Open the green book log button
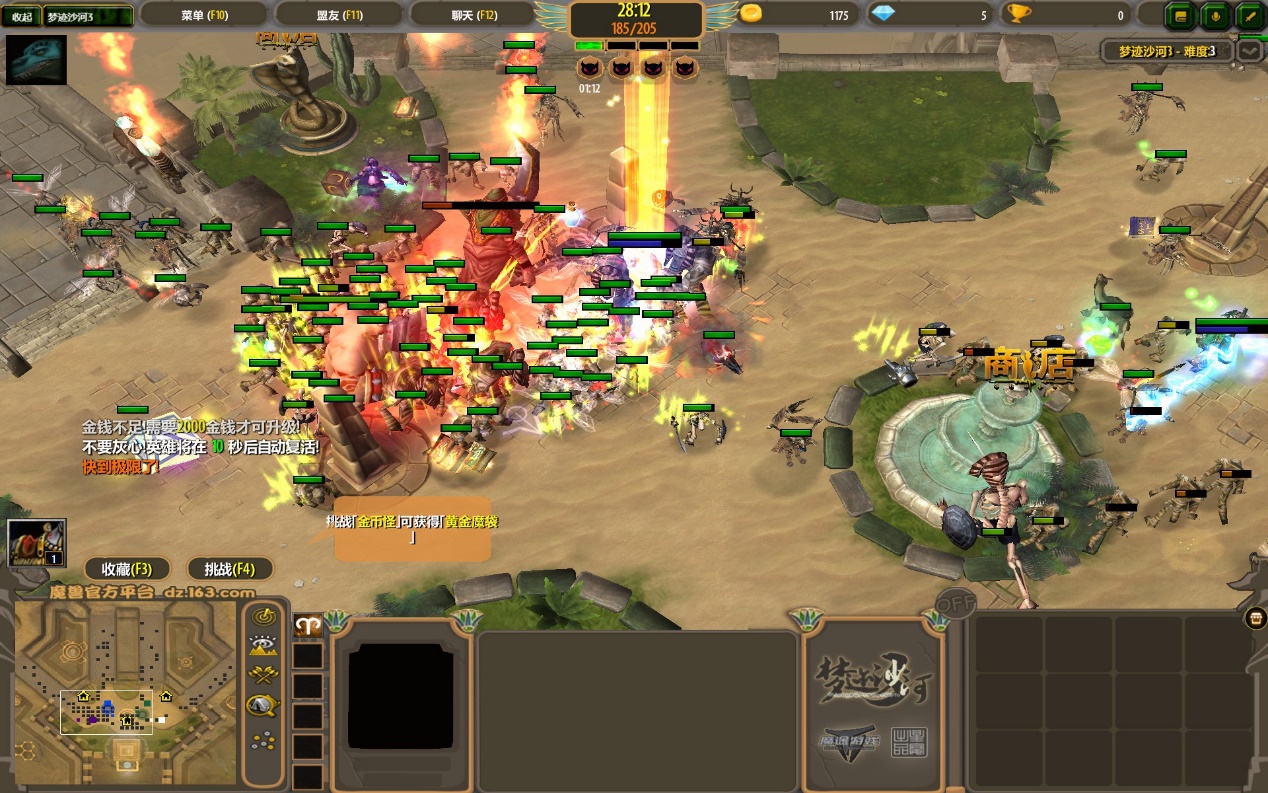 tap(1182, 15)
